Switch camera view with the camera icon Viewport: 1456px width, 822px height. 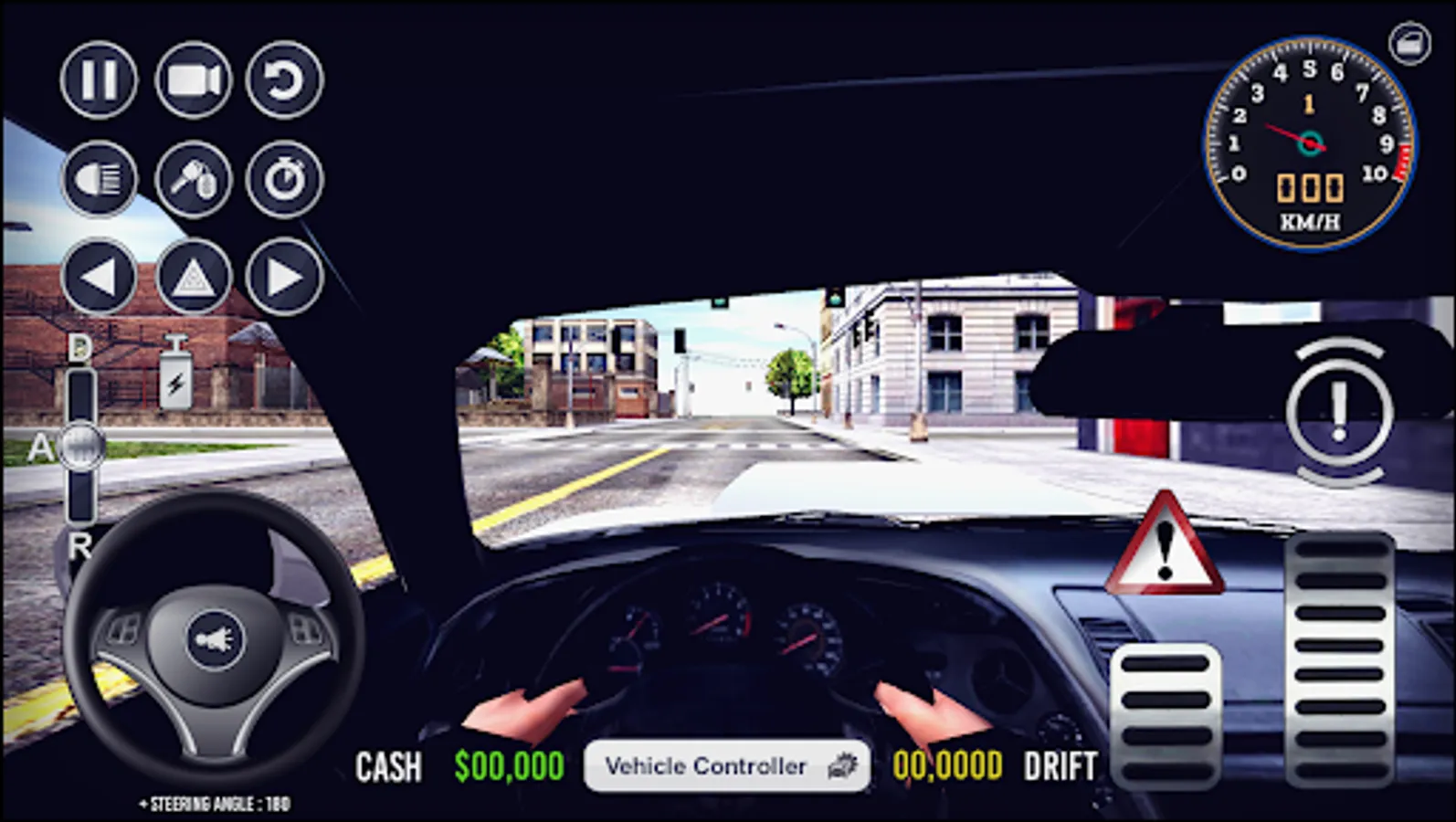(x=192, y=79)
